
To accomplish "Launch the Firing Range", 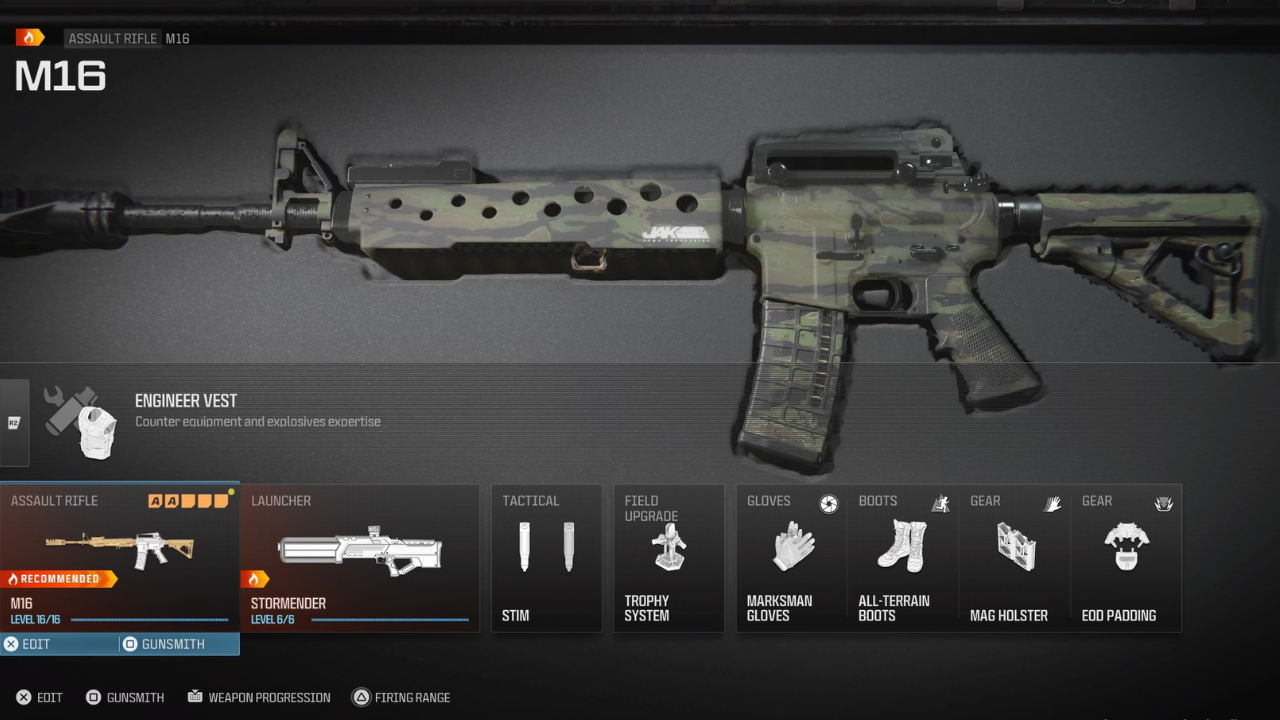I will (x=401, y=697).
